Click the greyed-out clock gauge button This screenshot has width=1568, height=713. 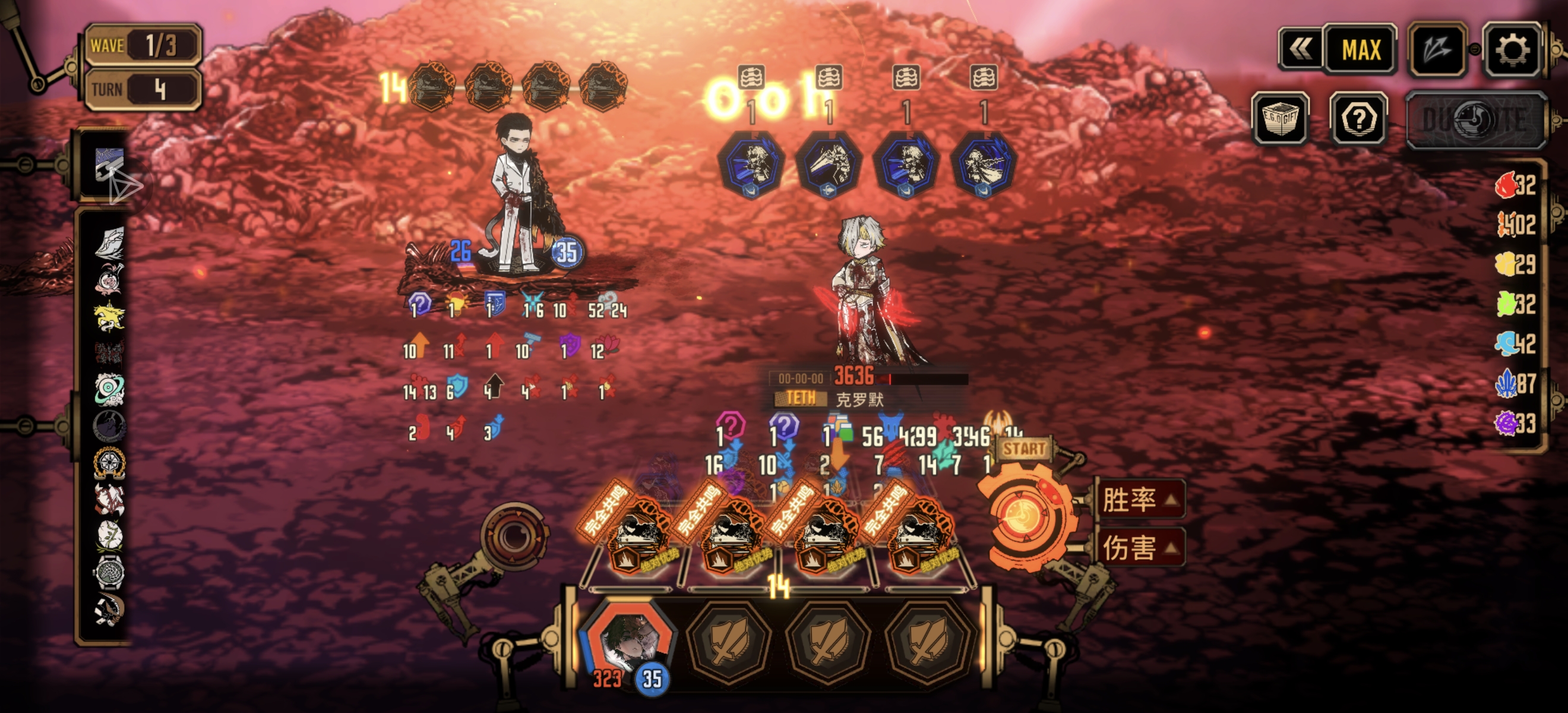1475,120
